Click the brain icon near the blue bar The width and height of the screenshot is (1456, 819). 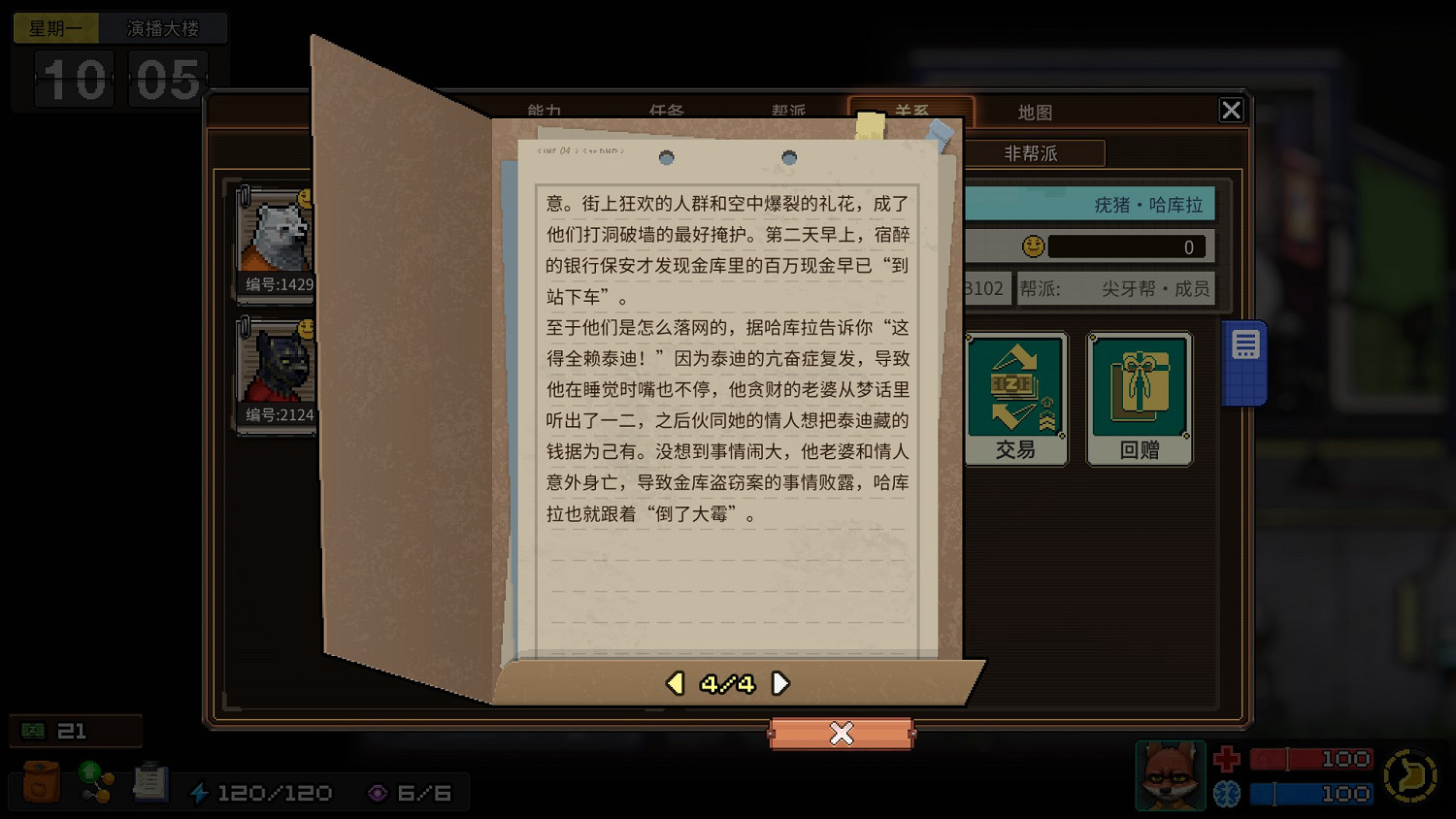1225,793
